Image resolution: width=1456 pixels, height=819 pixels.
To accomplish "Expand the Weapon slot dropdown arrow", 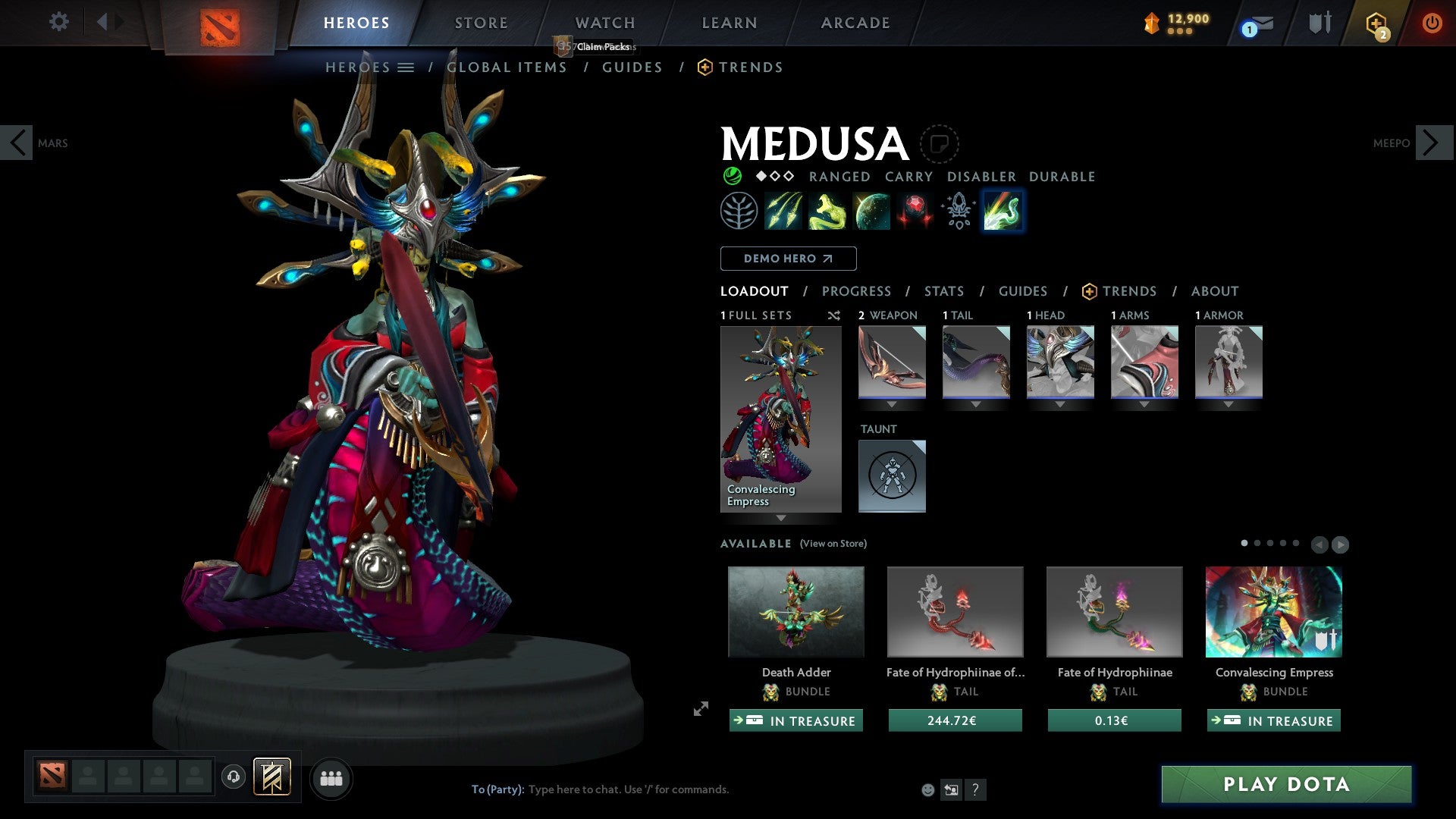I will (892, 404).
